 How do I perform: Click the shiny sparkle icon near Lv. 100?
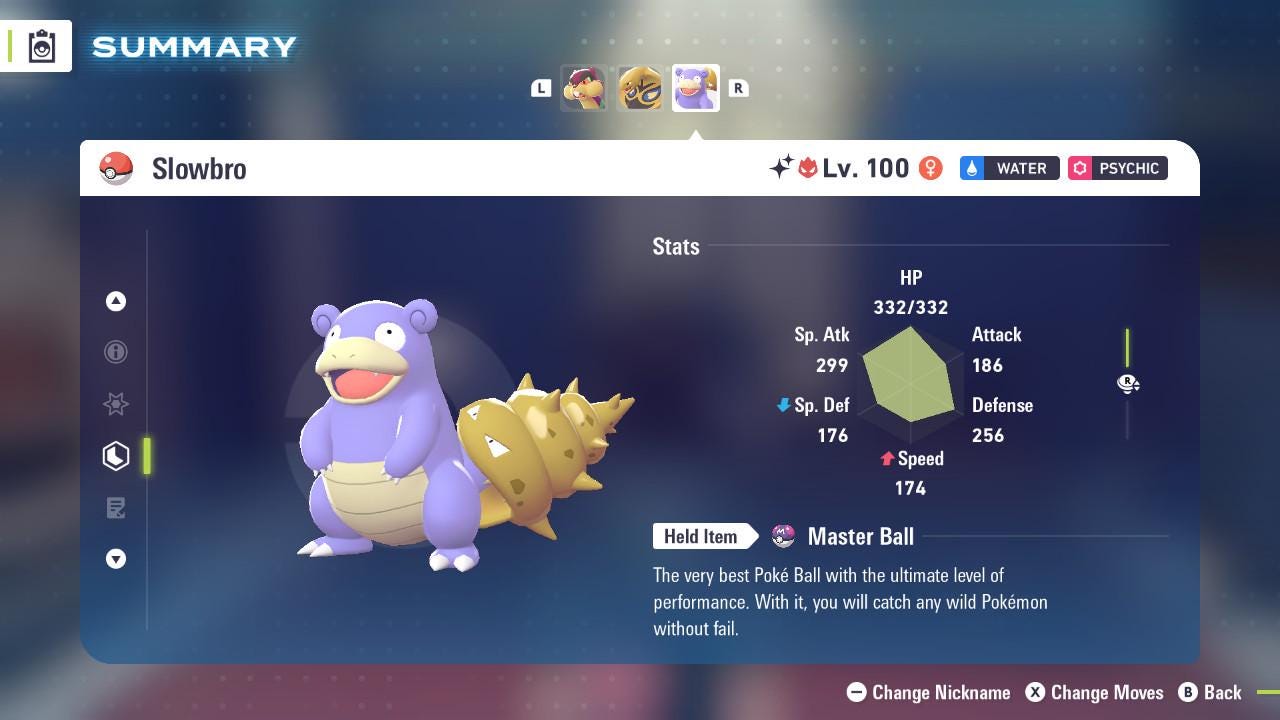784,166
